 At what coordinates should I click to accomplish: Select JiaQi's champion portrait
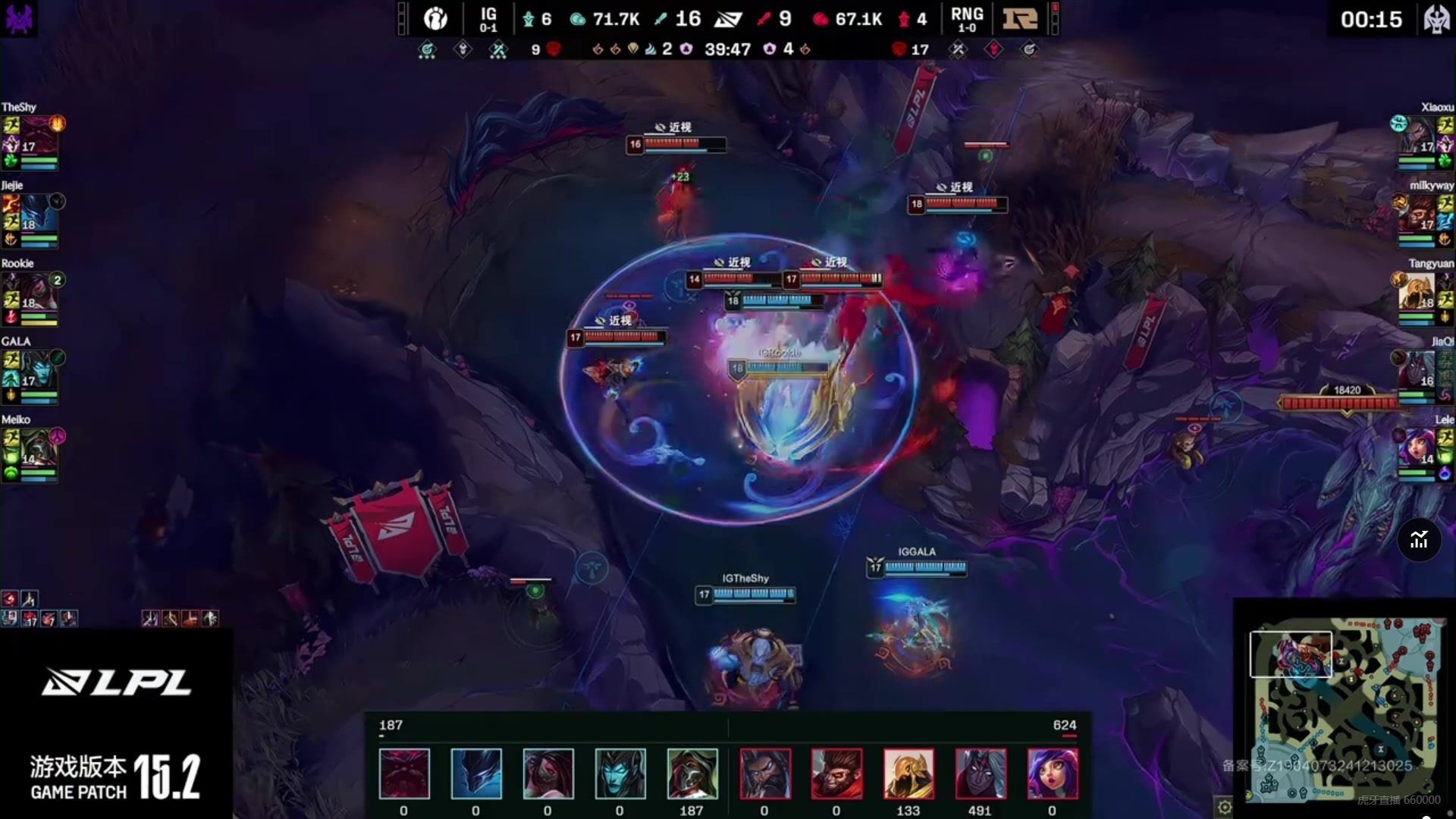(1417, 369)
